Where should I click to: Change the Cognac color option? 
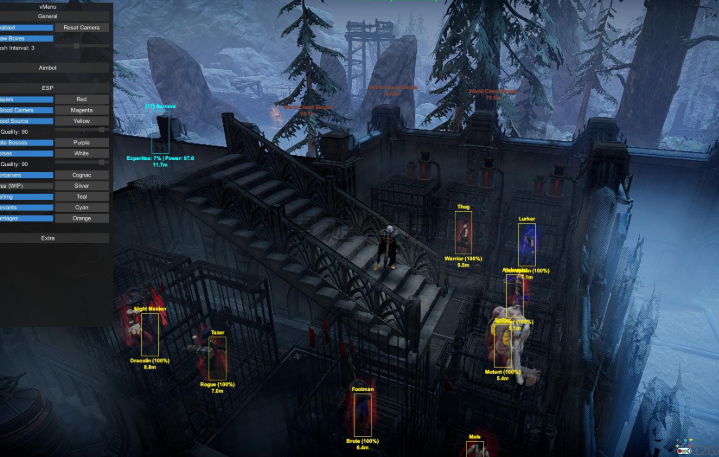point(81,175)
